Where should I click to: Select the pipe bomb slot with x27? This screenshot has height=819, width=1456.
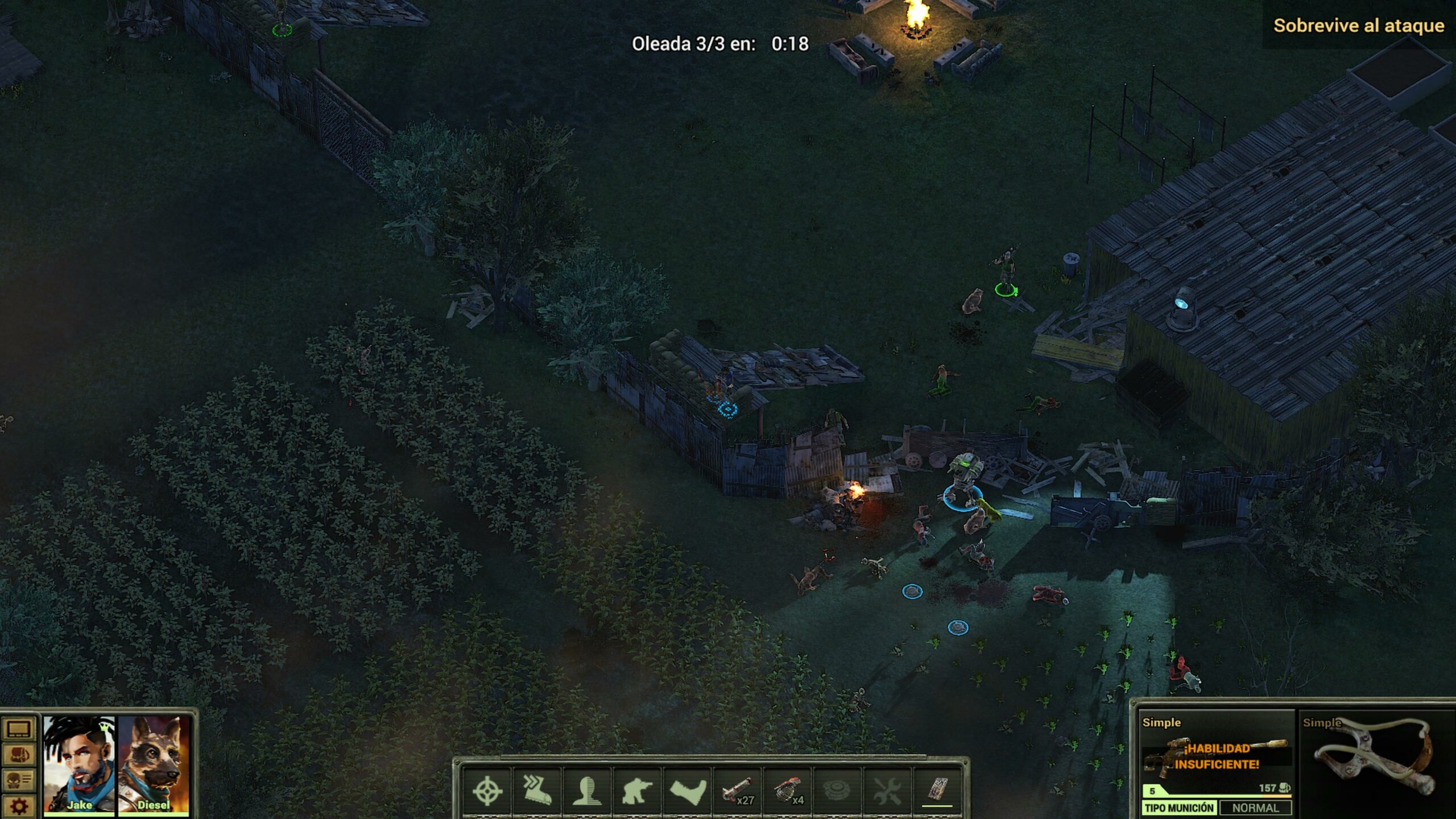point(737,791)
